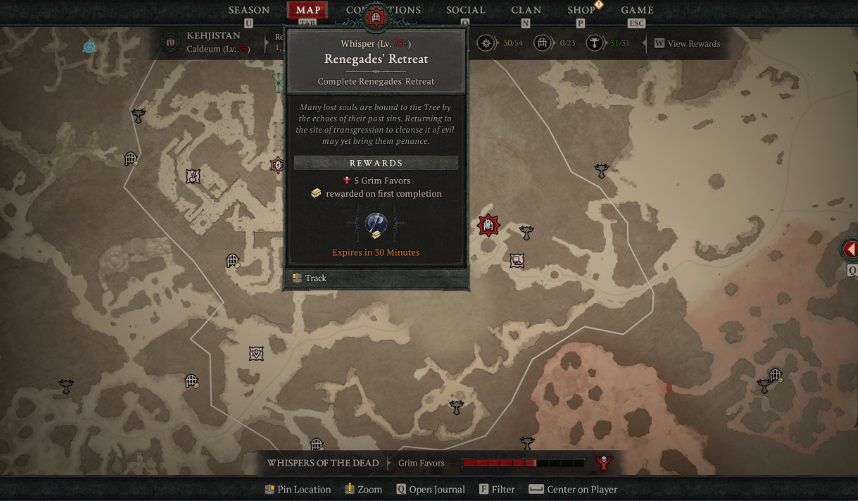Switch to the Social tab

(465, 10)
